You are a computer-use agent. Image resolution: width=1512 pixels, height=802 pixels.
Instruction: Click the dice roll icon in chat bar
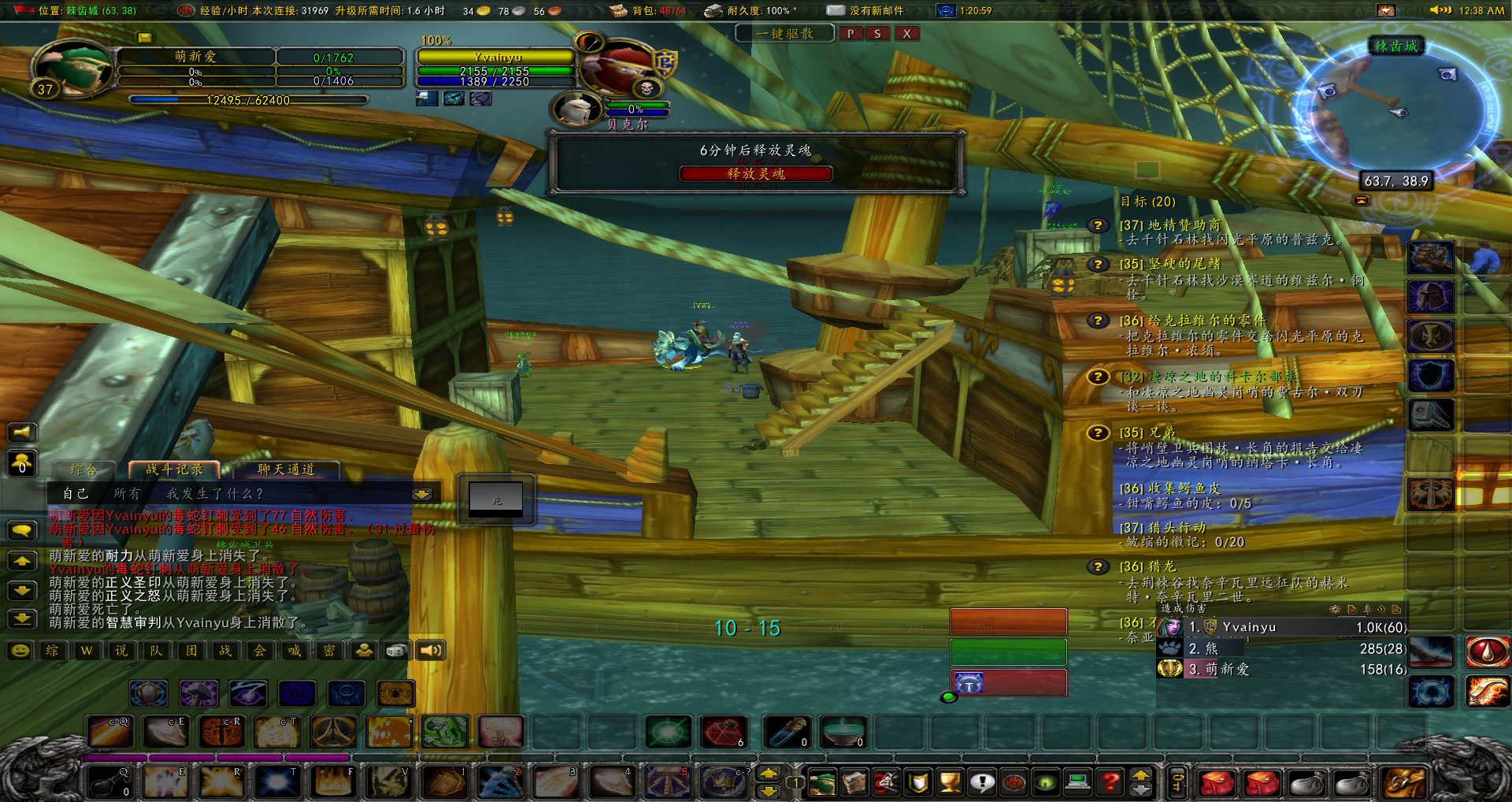tap(398, 650)
